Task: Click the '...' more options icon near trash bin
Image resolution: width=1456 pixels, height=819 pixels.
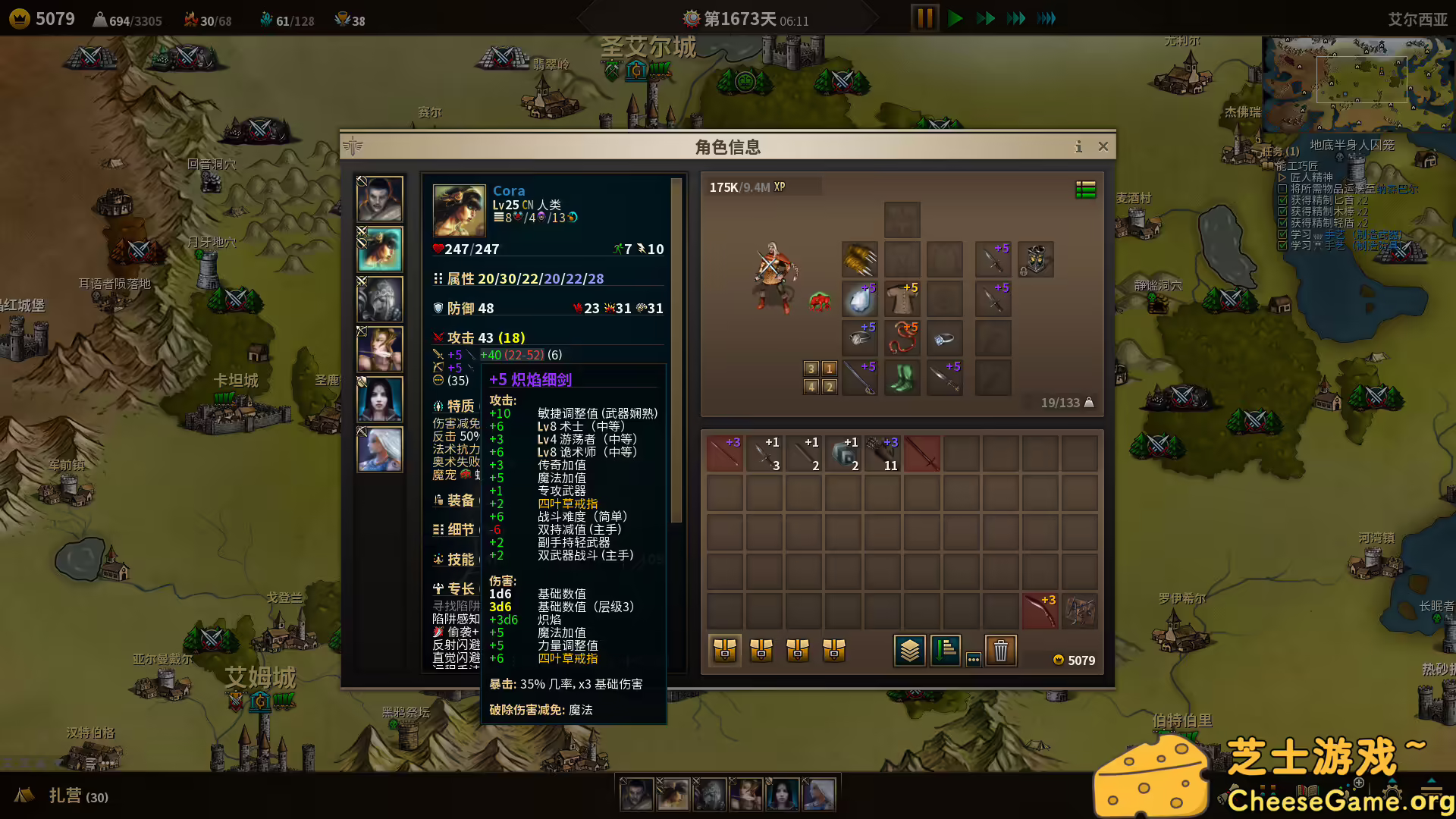Action: tap(973, 661)
